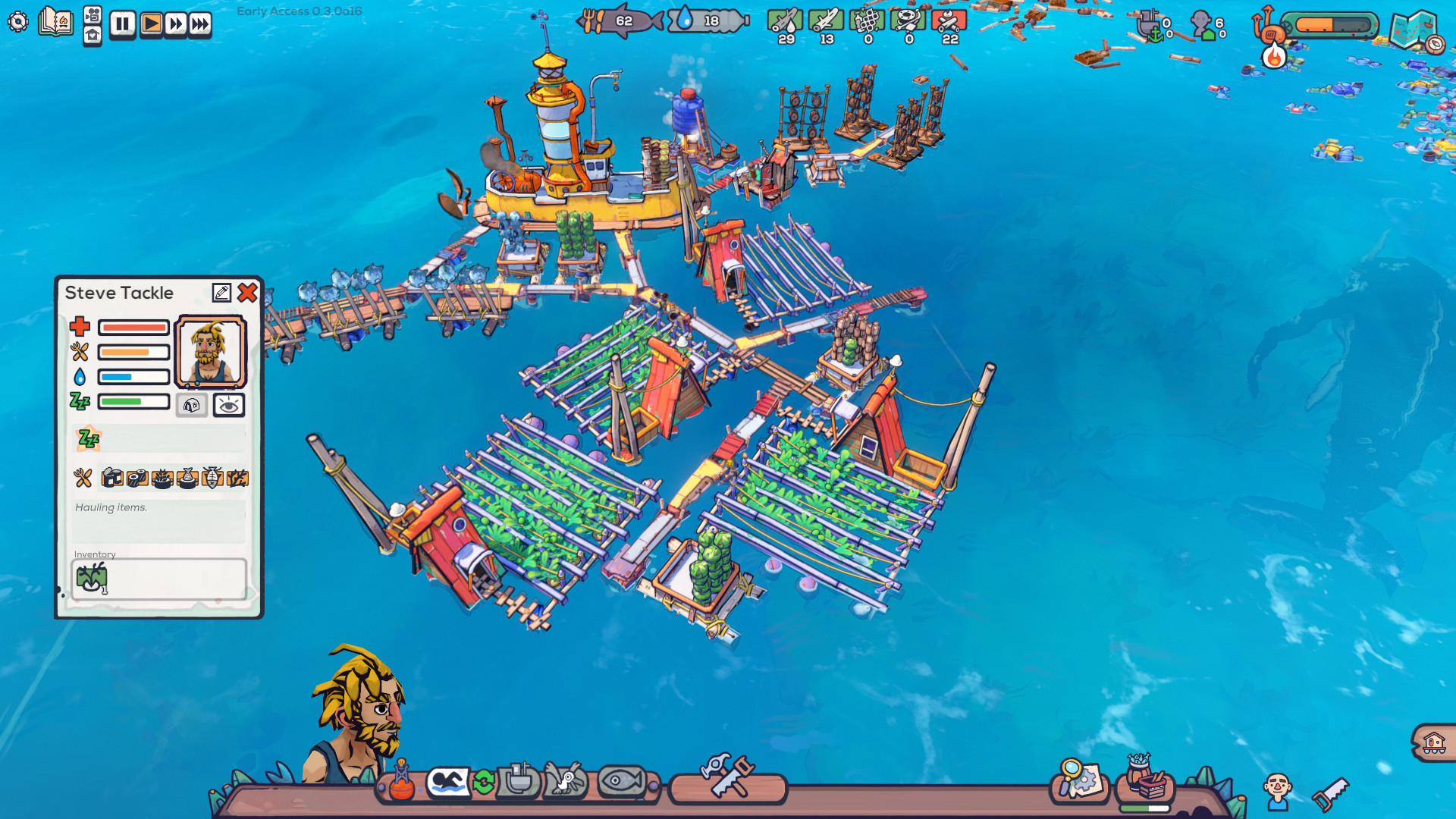This screenshot has height=819, width=1456.
Task: Open the world map in the corner
Action: (x=1414, y=30)
